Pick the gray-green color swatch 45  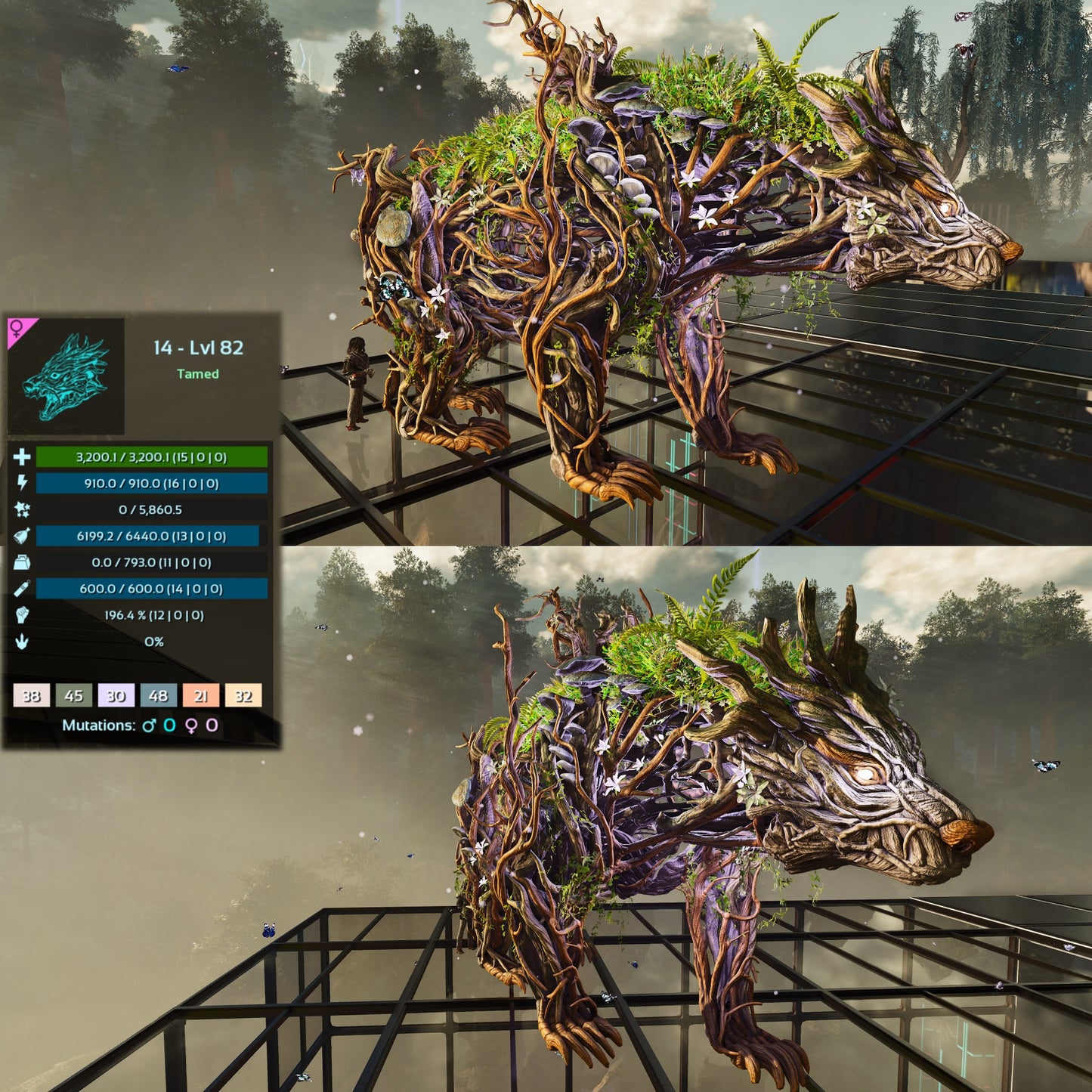click(x=74, y=695)
